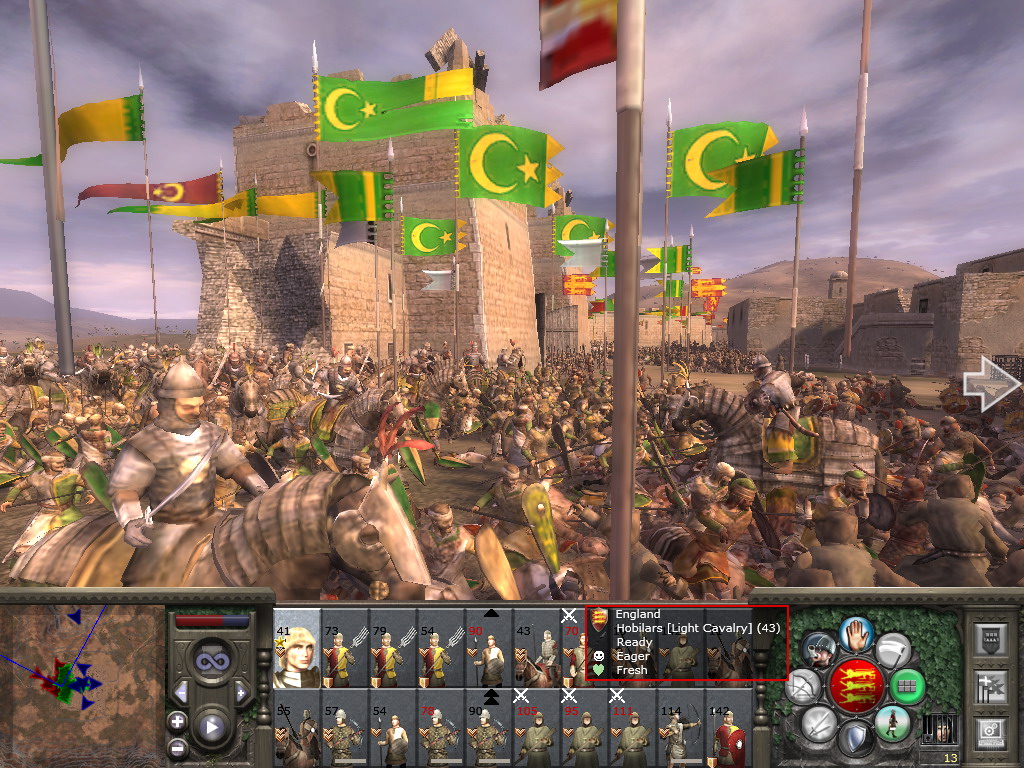This screenshot has height=768, width=1024.
Task: Open the prisoners portrait behind bars
Action: [x=939, y=728]
